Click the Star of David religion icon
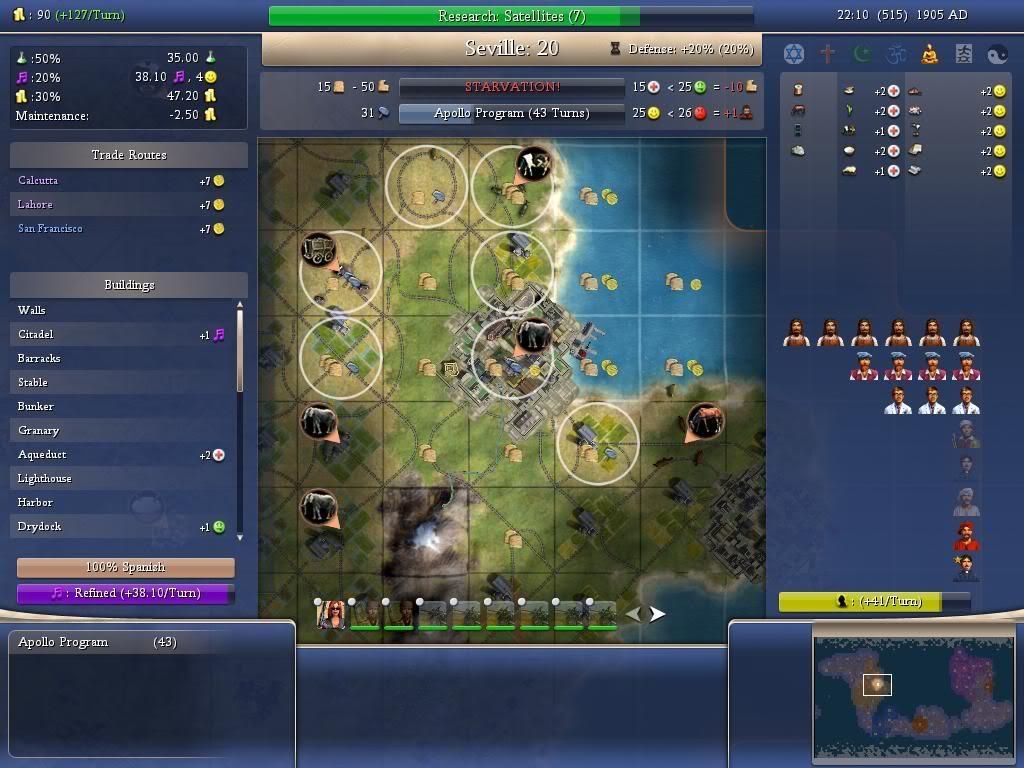This screenshot has height=768, width=1024. [793, 54]
